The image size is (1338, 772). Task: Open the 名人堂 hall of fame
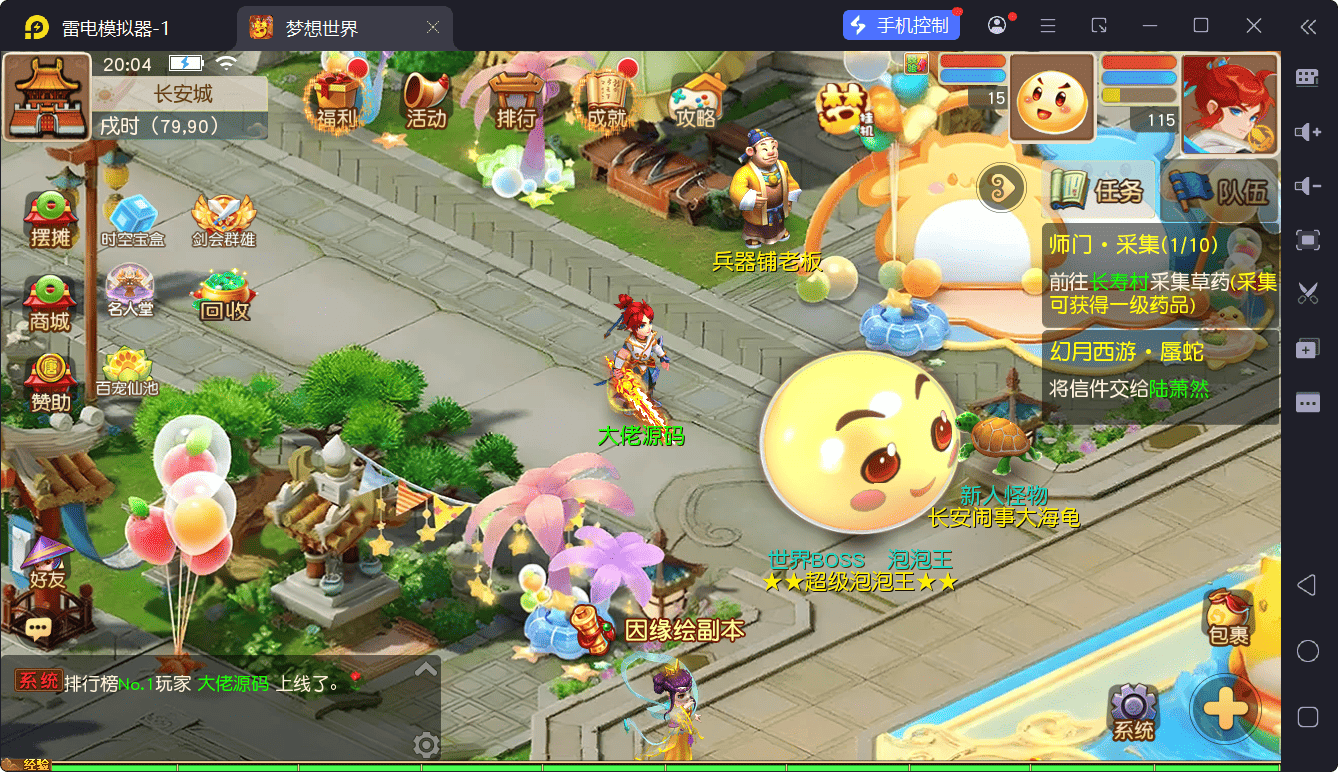click(x=131, y=290)
